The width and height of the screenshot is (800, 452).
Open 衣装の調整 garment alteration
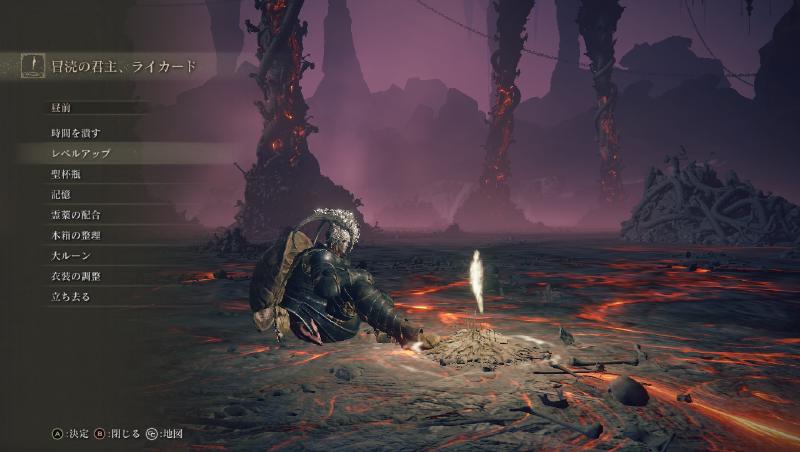point(76,276)
